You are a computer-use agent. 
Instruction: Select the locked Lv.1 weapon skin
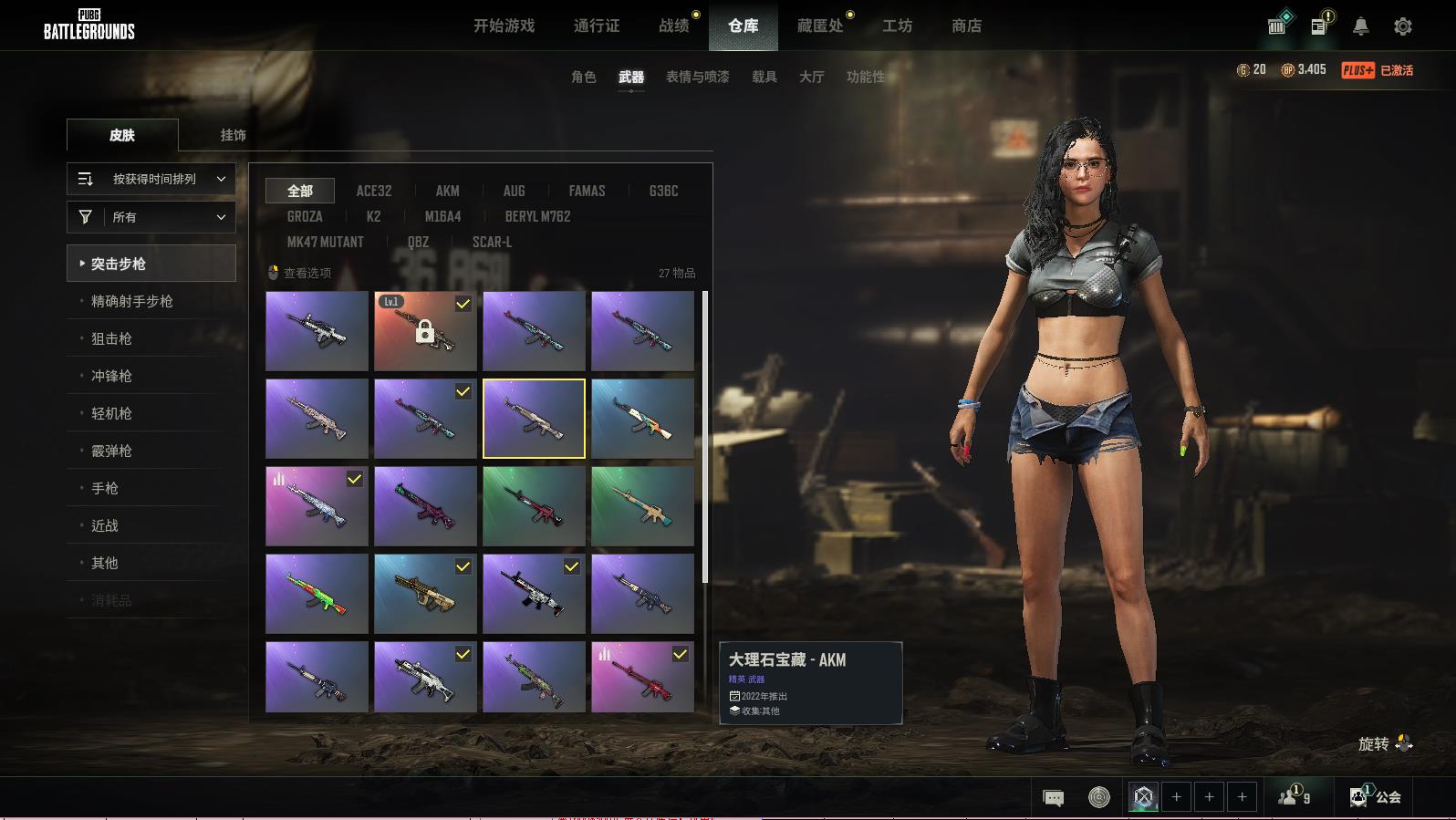click(x=425, y=331)
